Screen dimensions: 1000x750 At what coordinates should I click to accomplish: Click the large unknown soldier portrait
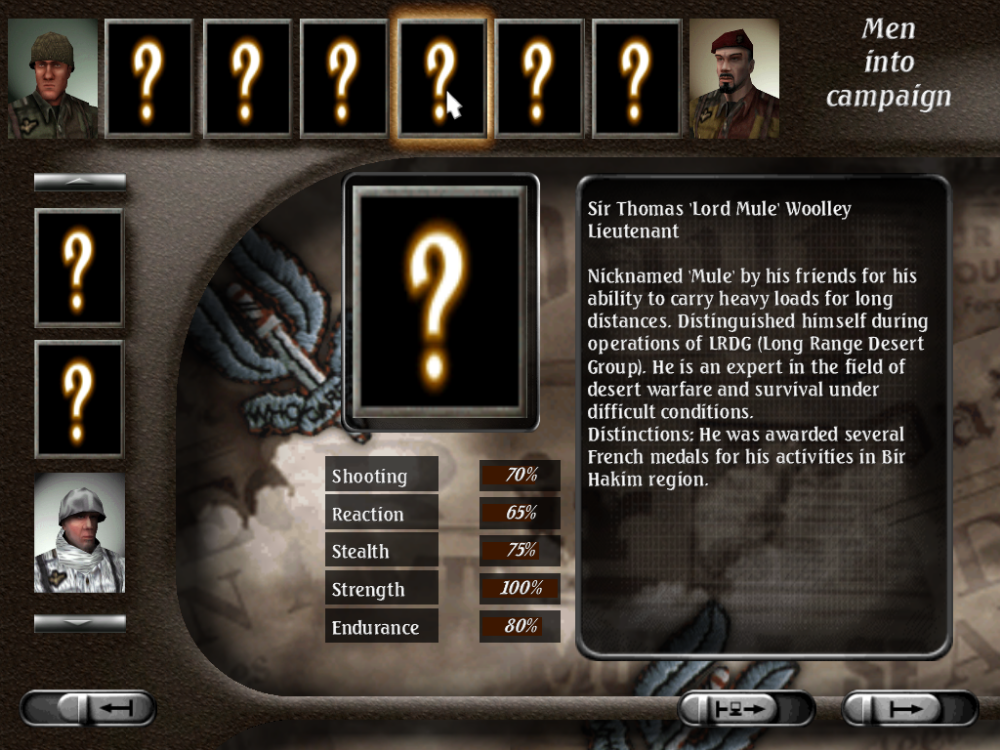coord(441,301)
